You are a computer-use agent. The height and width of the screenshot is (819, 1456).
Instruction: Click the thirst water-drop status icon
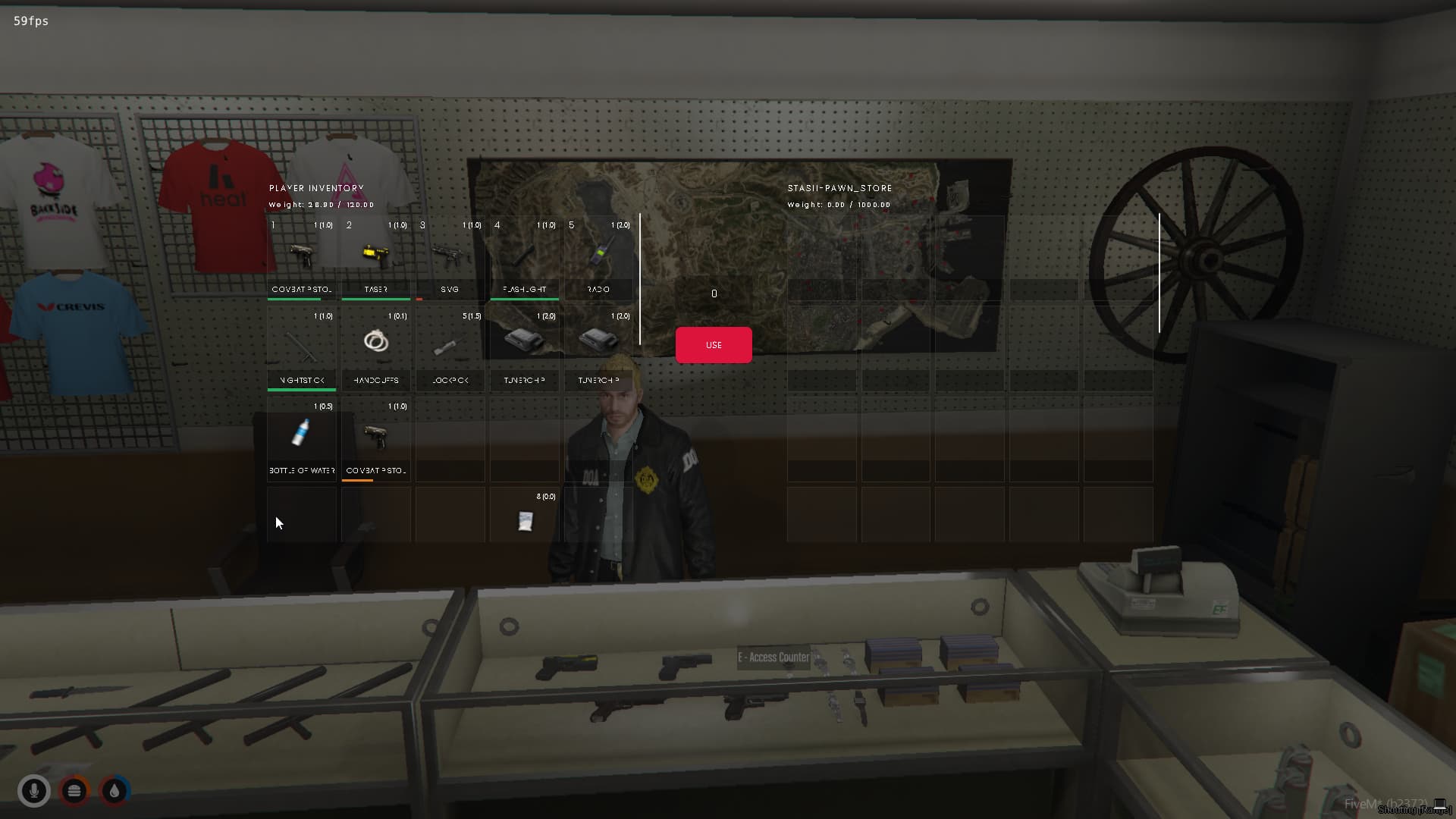(114, 791)
